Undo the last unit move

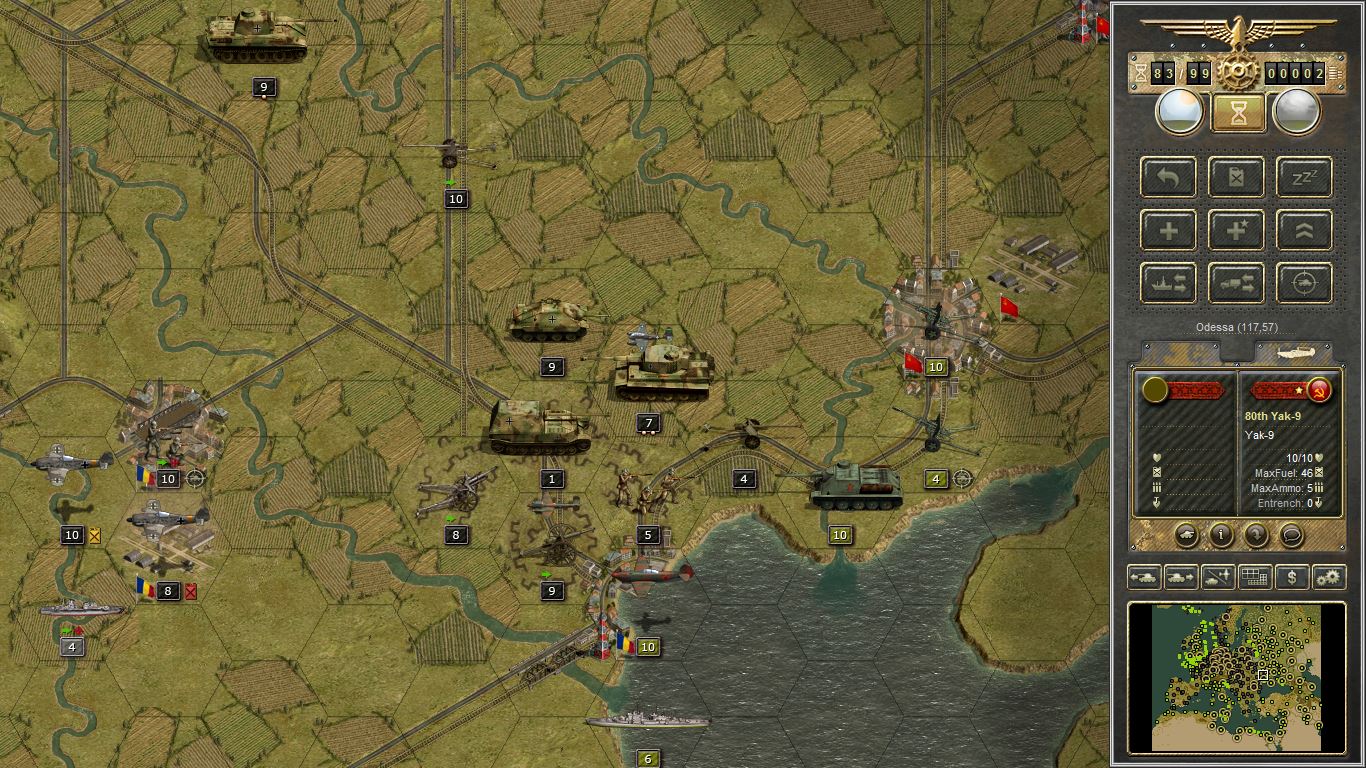click(x=1167, y=177)
